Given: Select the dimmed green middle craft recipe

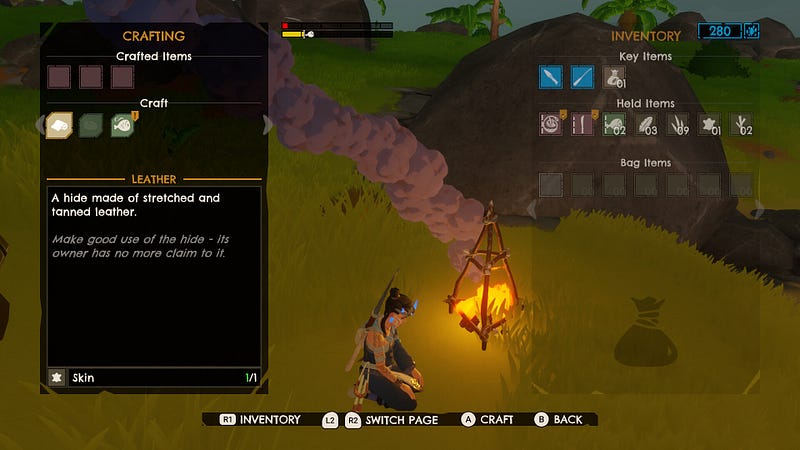Looking at the screenshot, I should (91, 124).
